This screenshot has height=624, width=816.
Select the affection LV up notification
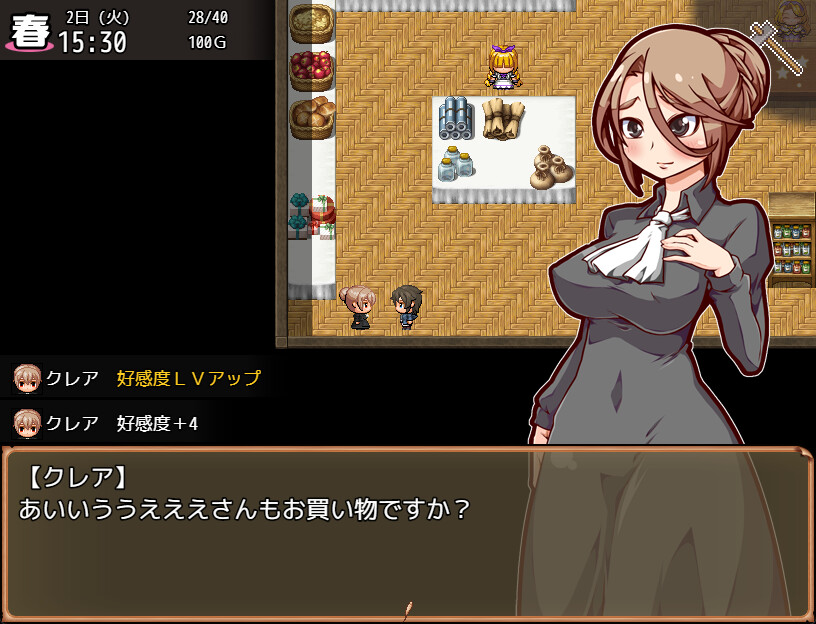pyautogui.click(x=138, y=378)
